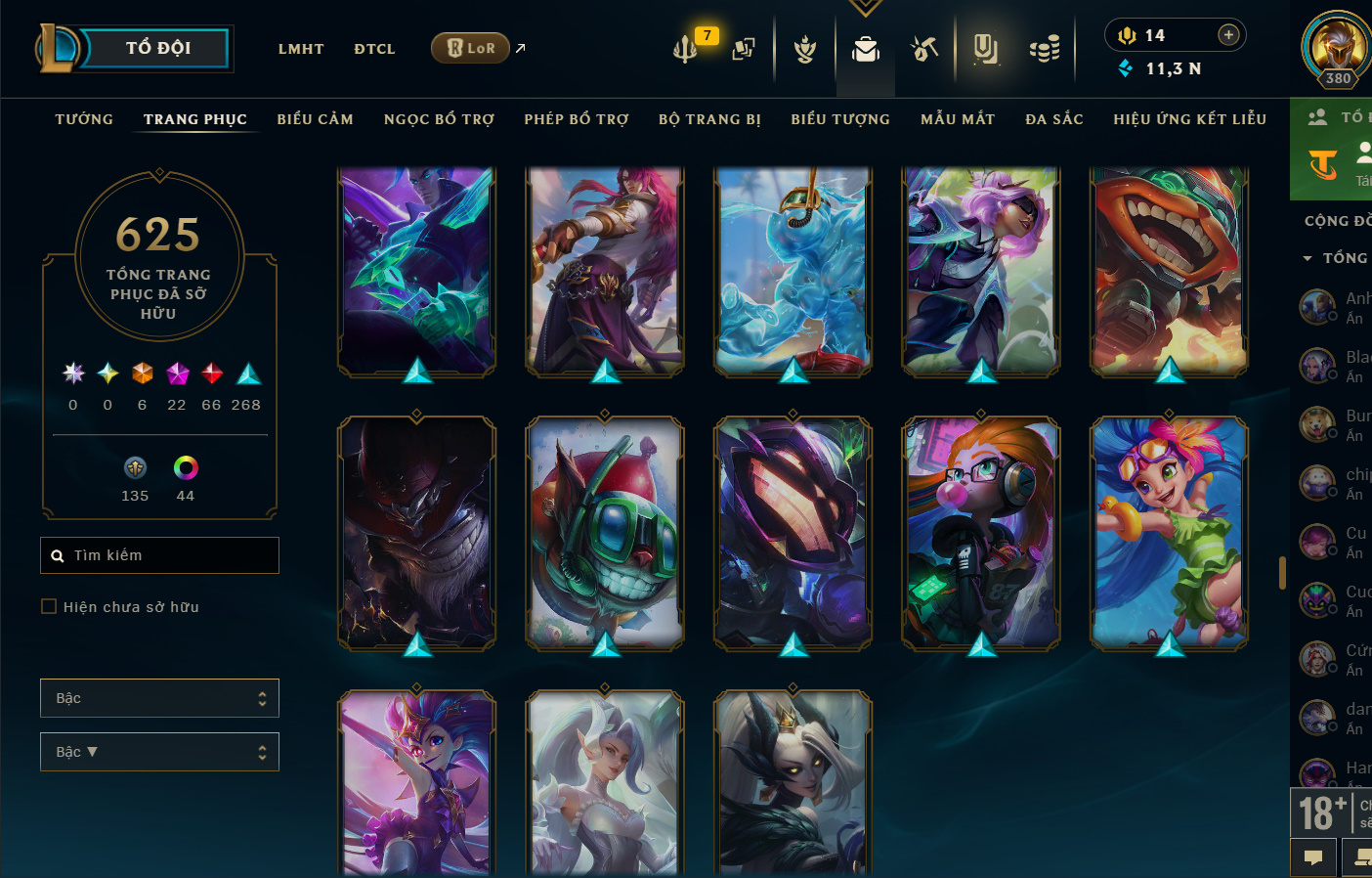The height and width of the screenshot is (878, 1372).
Task: Open the loot icon with 7 badge
Action: point(686,48)
